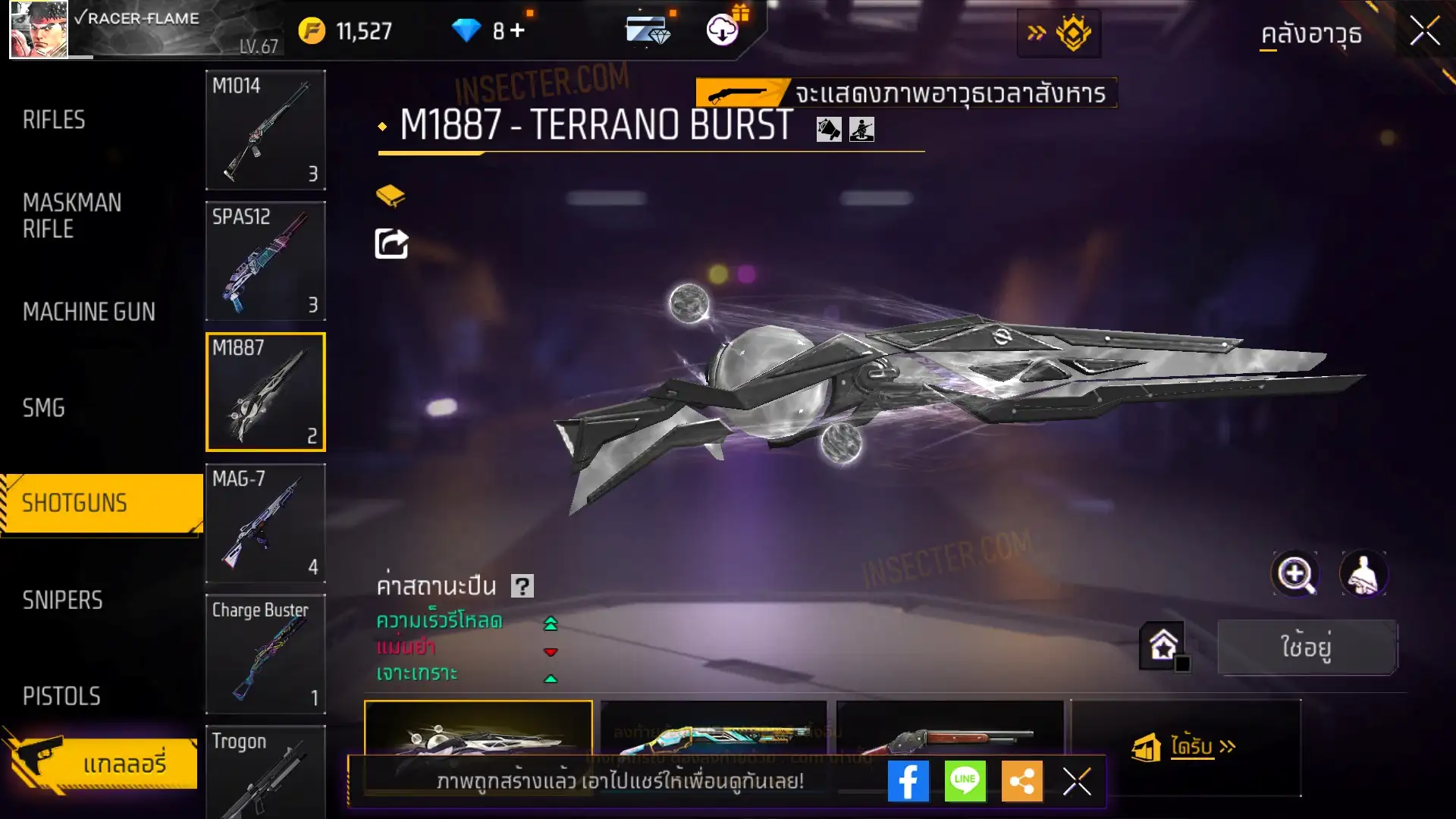Open the weapon stats question mark help
Image resolution: width=1456 pixels, height=819 pixels.
coord(522,586)
